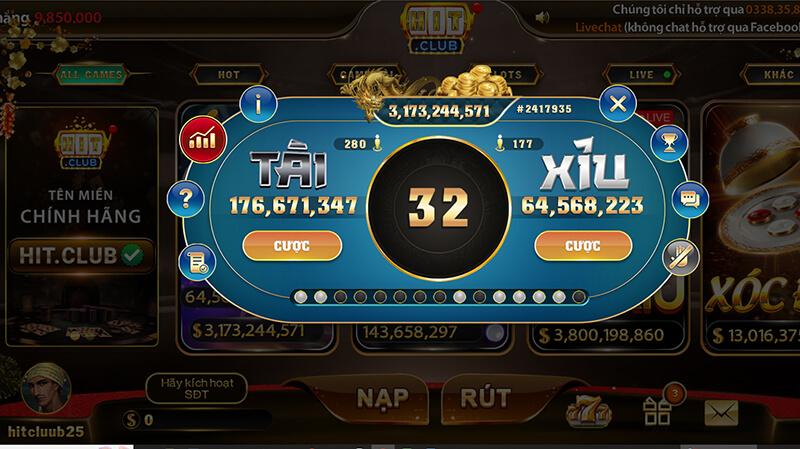This screenshot has width=800, height=449.
Task: Place a bet on Tài with Cược
Action: coord(293,245)
